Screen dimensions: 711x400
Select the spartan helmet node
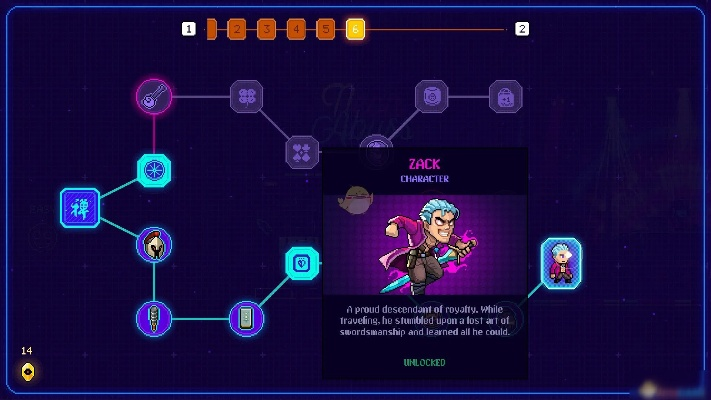point(154,245)
